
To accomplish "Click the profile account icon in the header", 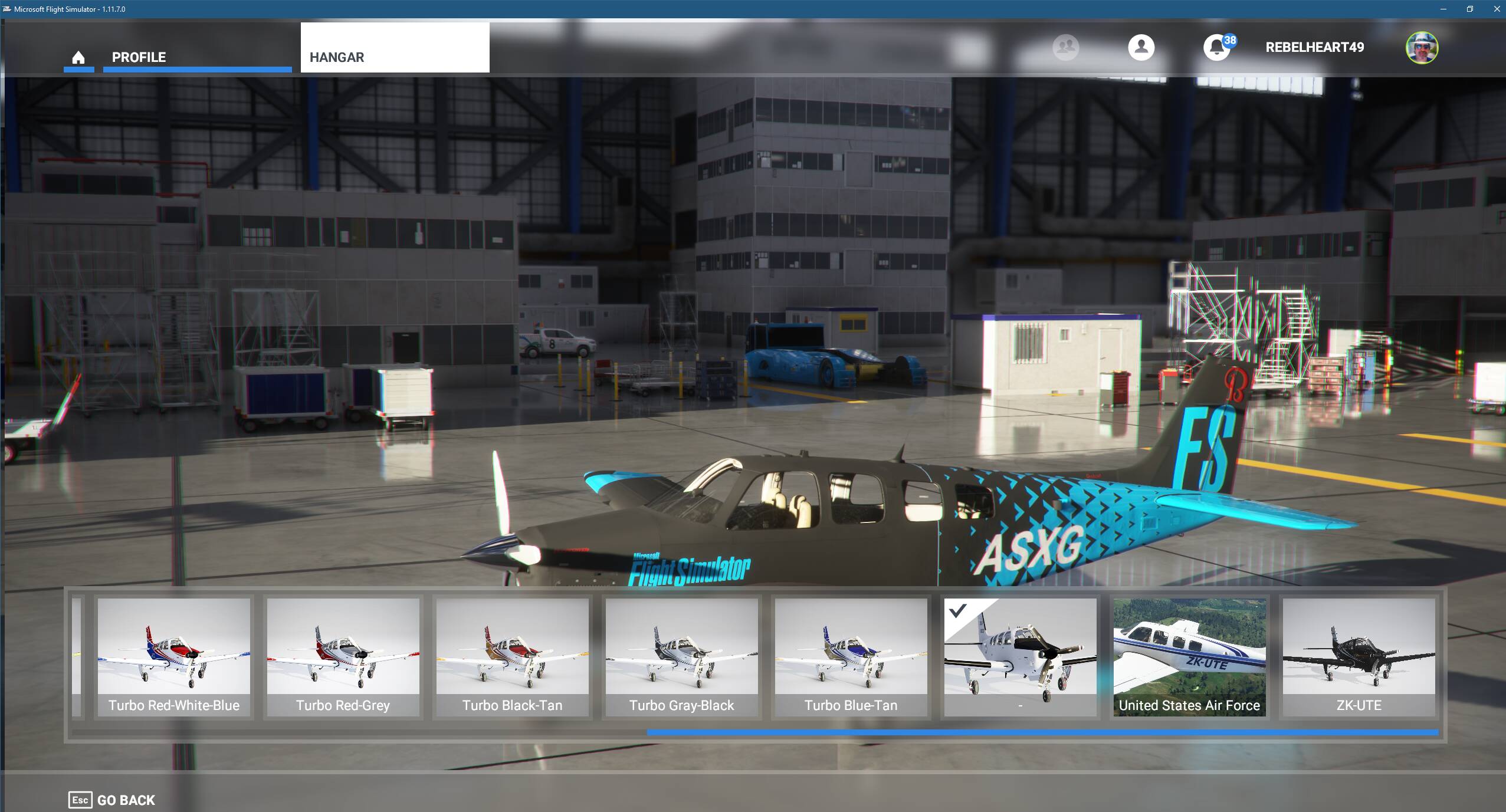I will [x=1140, y=47].
